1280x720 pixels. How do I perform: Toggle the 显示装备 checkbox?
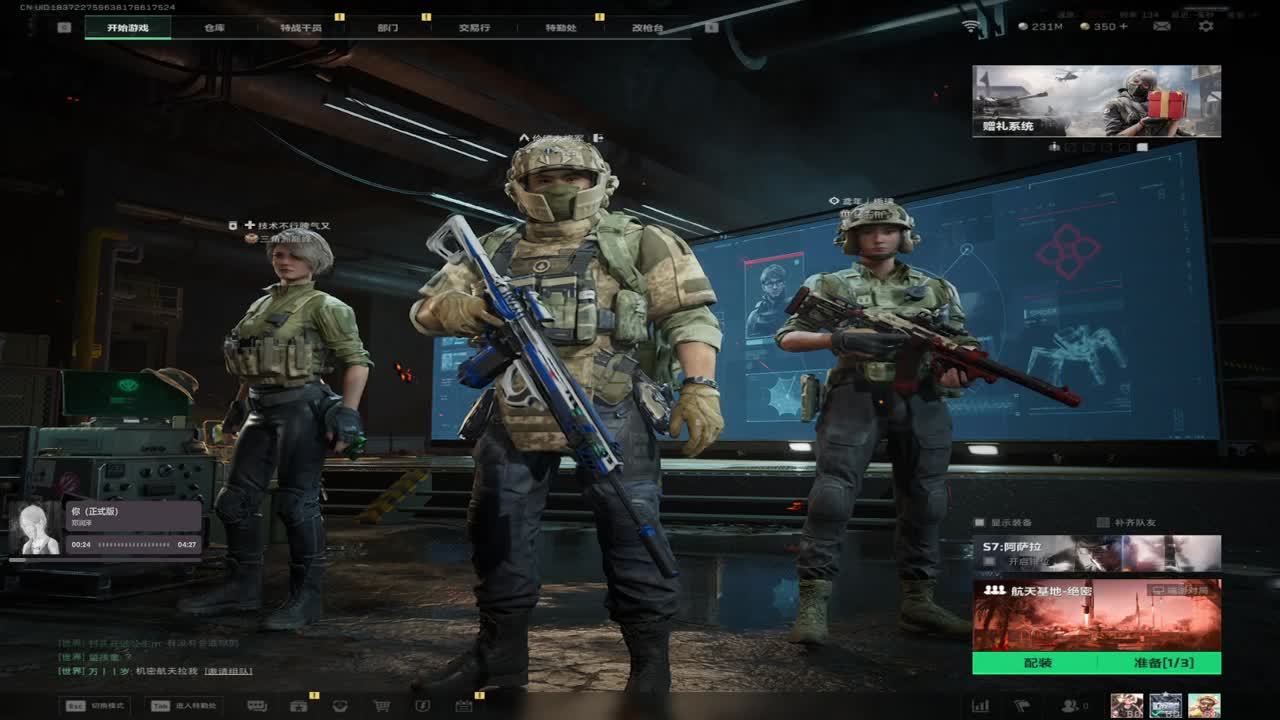pos(981,522)
